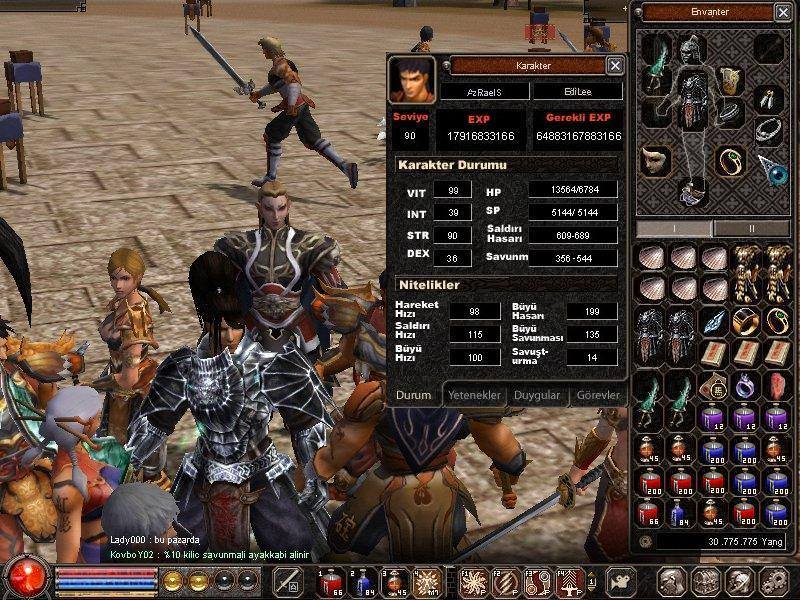Switch to inventory page II

coord(752,228)
